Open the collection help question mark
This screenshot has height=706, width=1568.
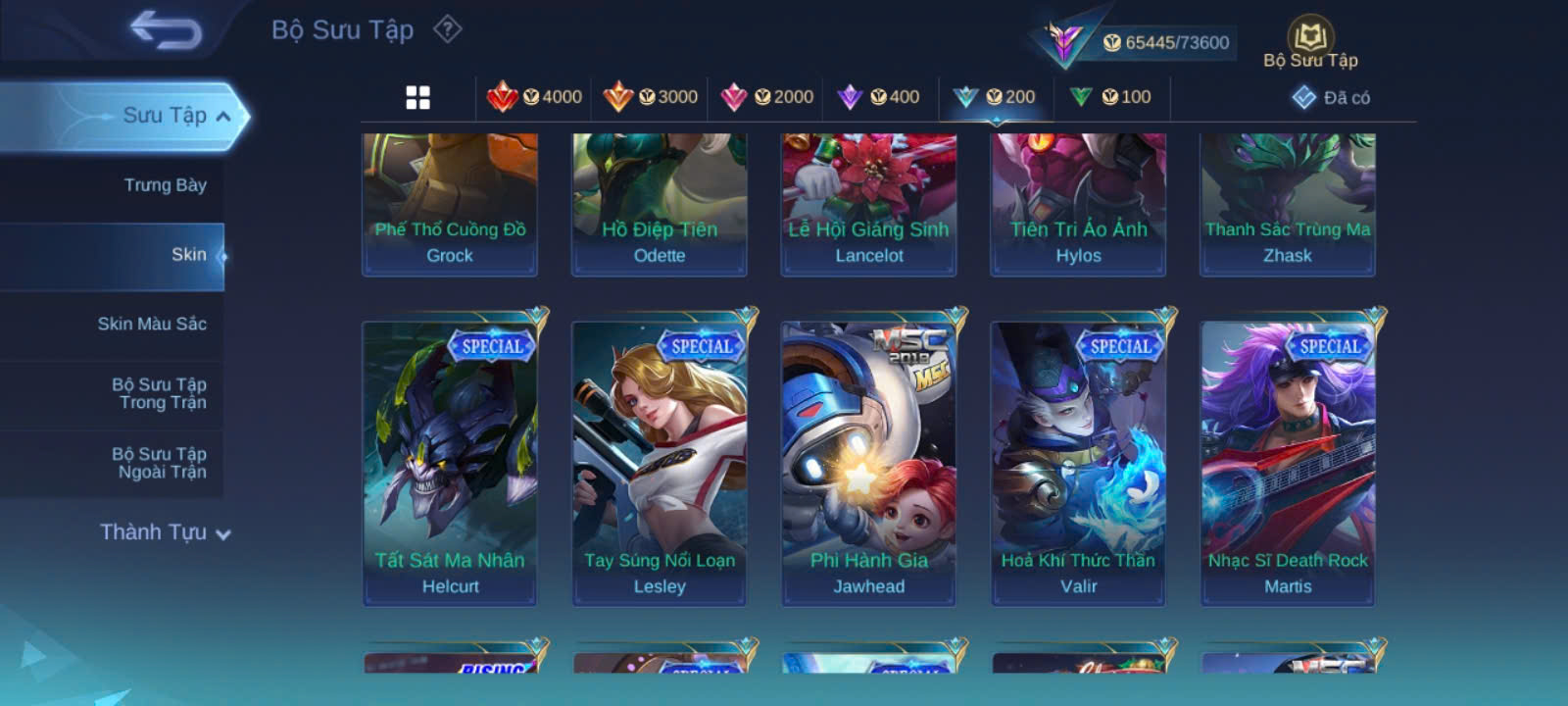coord(448,29)
